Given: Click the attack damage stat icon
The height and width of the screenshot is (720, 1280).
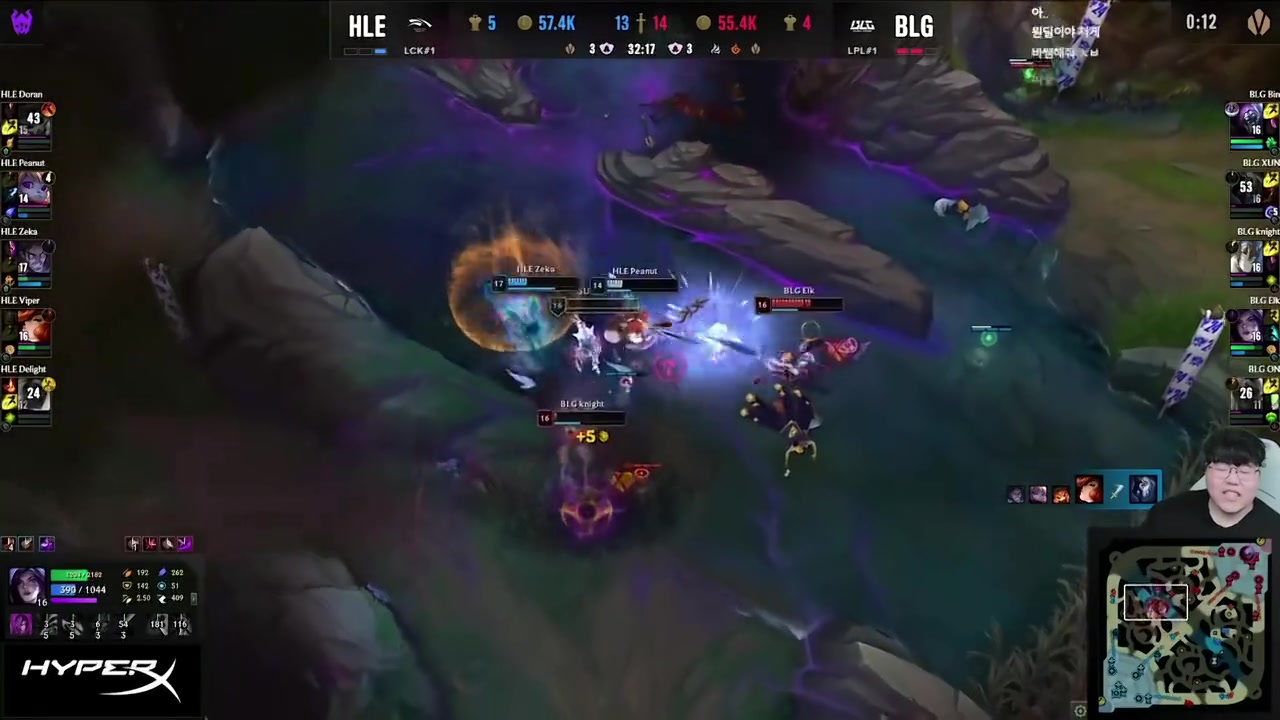Looking at the screenshot, I should point(128,573).
